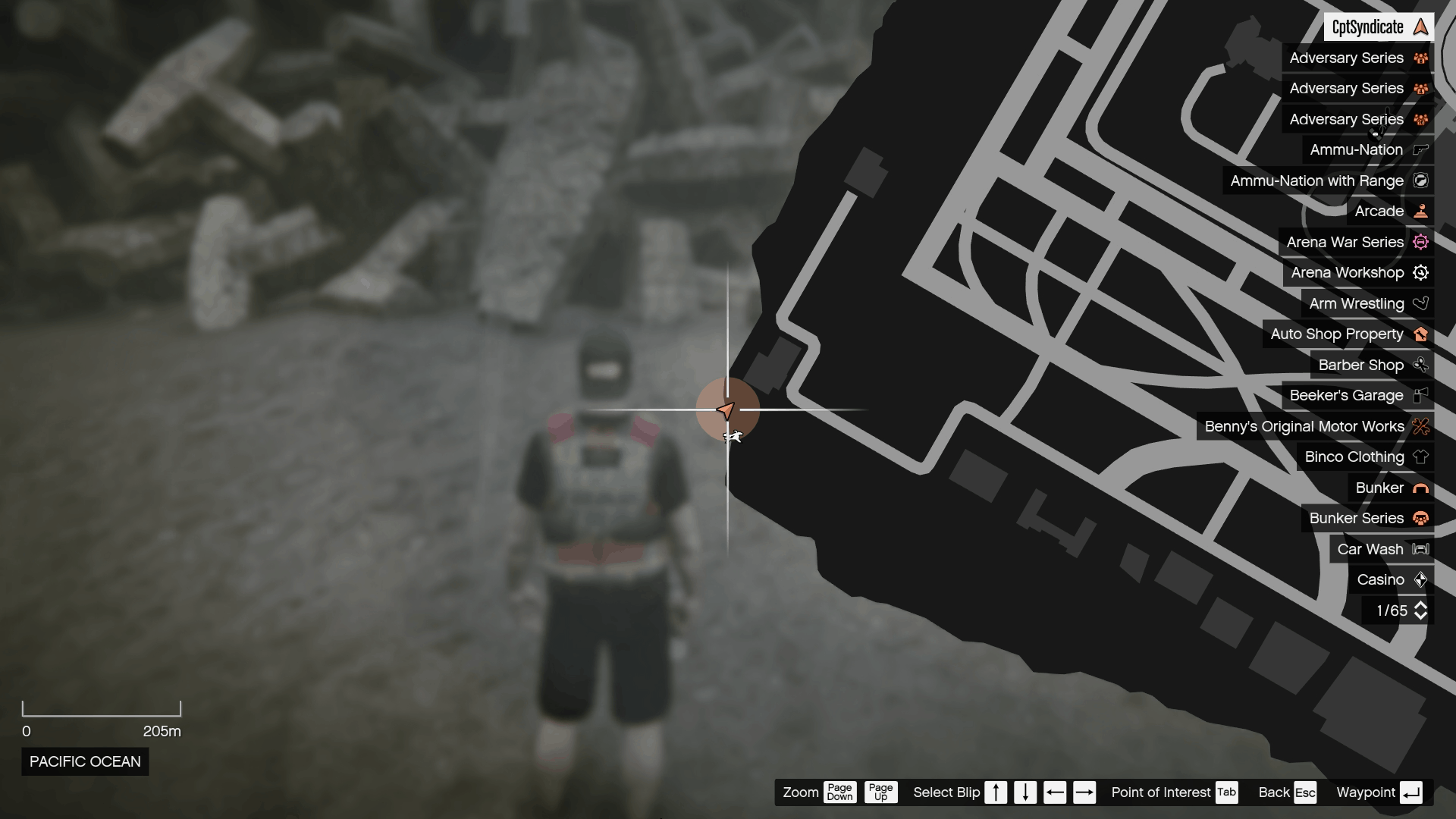
Task: Click the Ammu-Nation with Range target icon
Action: tap(1422, 180)
